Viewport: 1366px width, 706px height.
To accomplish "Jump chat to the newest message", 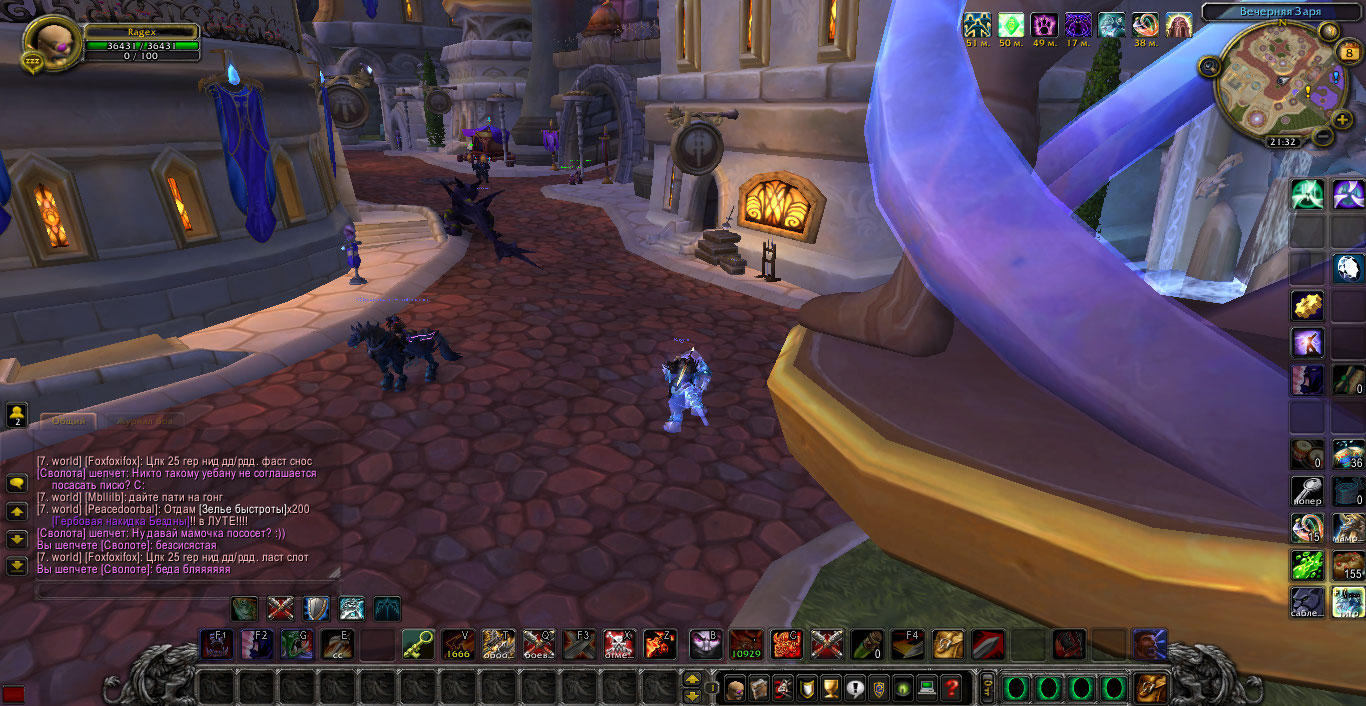I will 17,567.
